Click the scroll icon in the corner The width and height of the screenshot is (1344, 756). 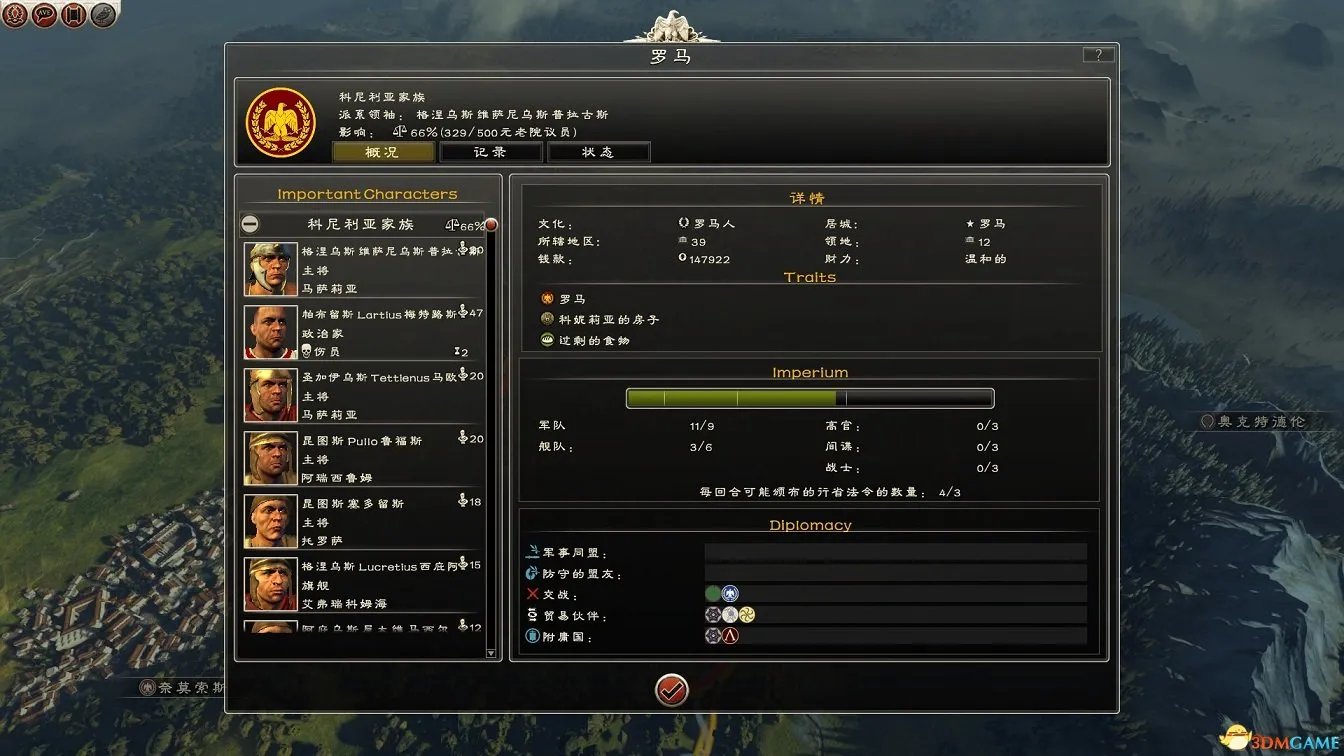click(x=72, y=15)
